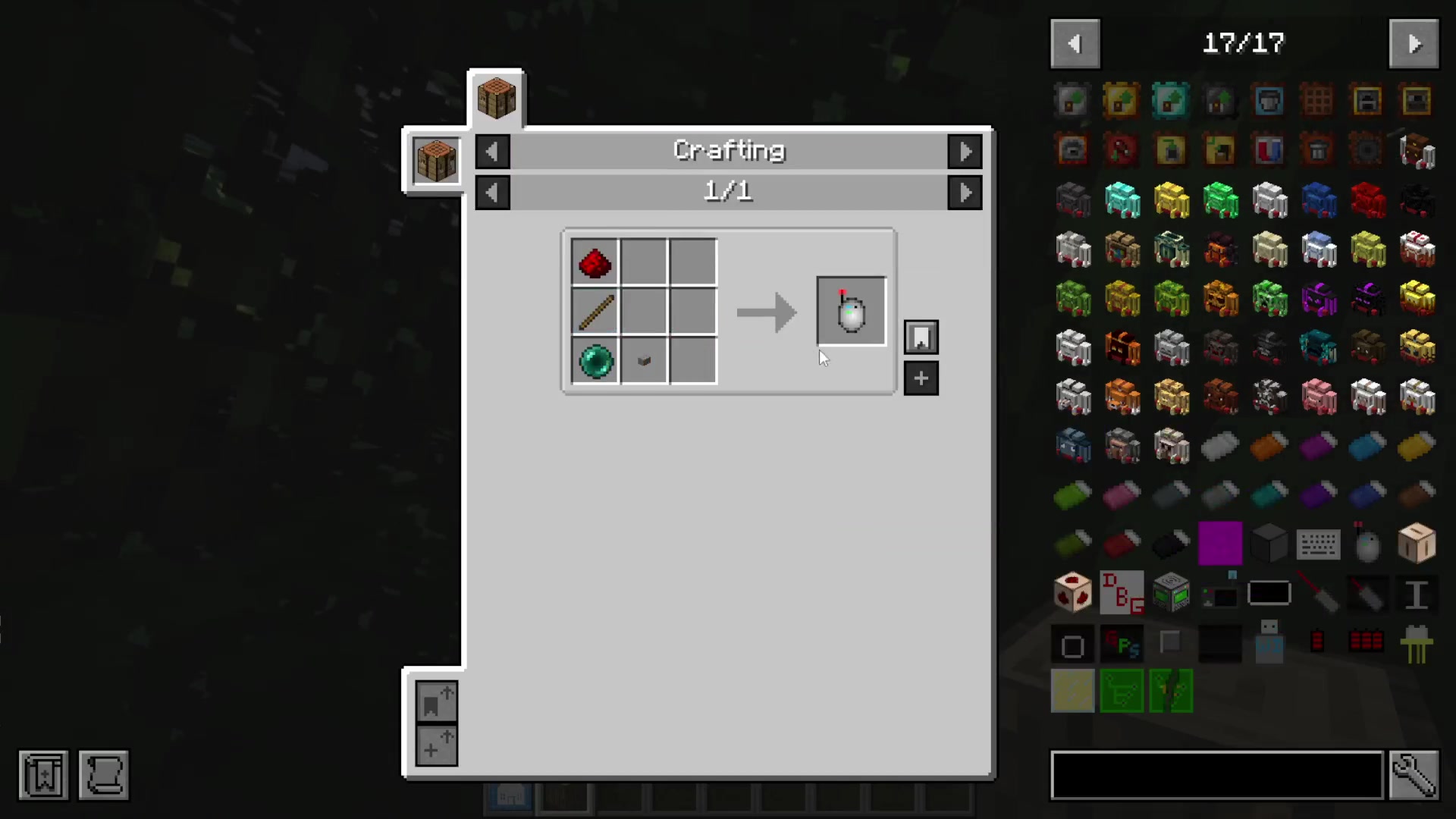Select the crafted output item slot
This screenshot has width=1456, height=819.
[x=851, y=312]
